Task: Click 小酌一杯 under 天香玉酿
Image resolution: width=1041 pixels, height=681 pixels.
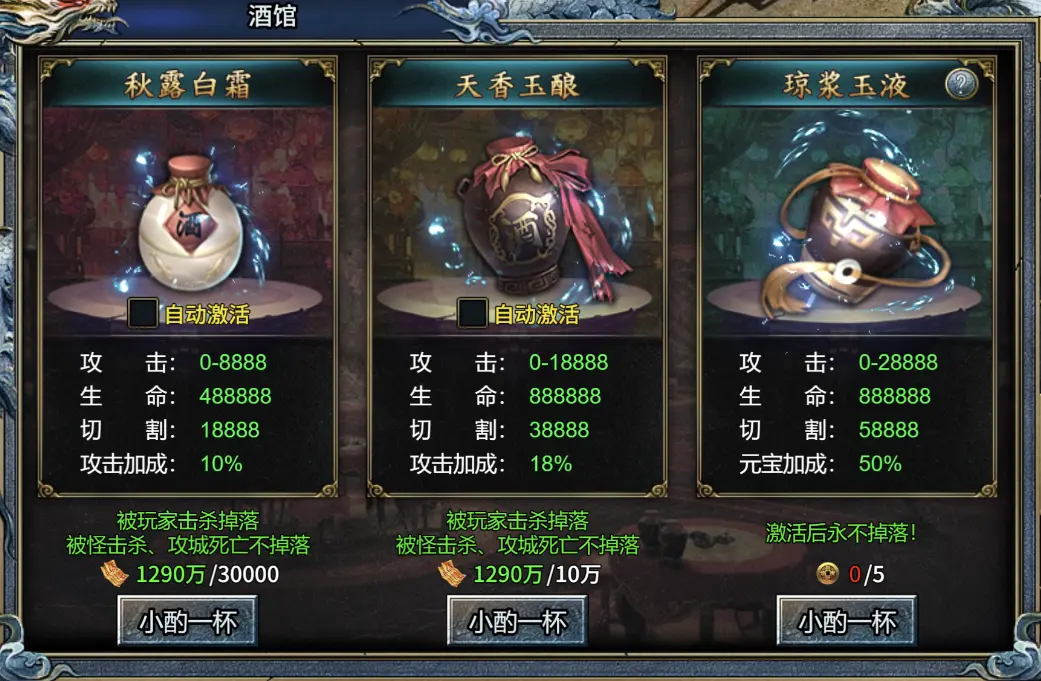Action: point(517,621)
